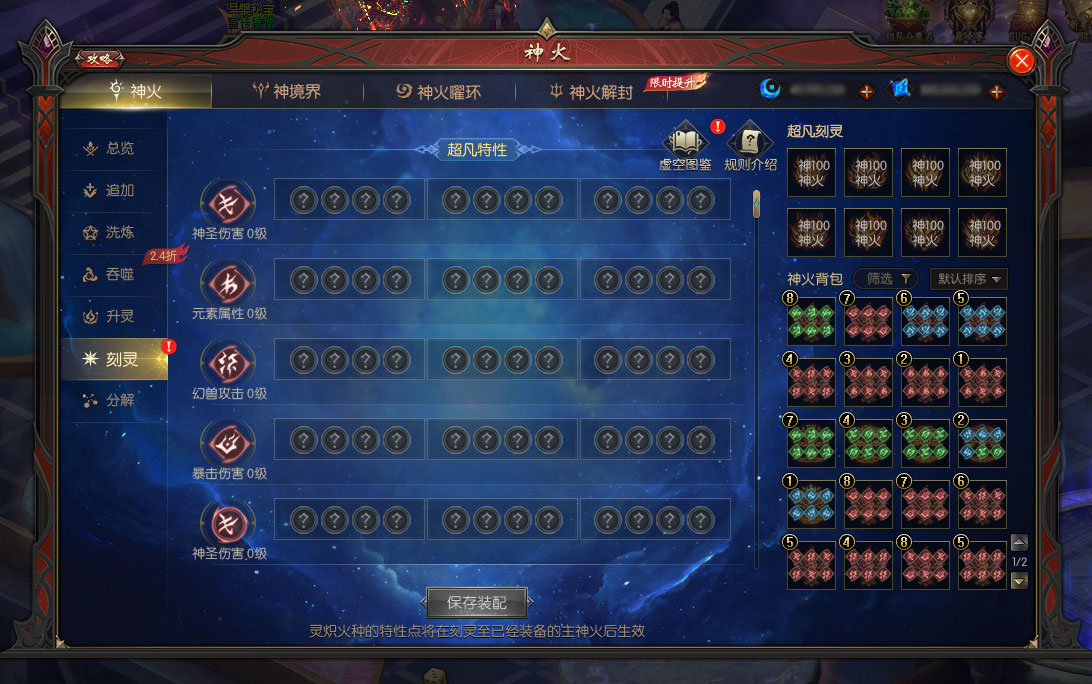Close the 神火 window
1092x684 pixels.
pos(1022,61)
